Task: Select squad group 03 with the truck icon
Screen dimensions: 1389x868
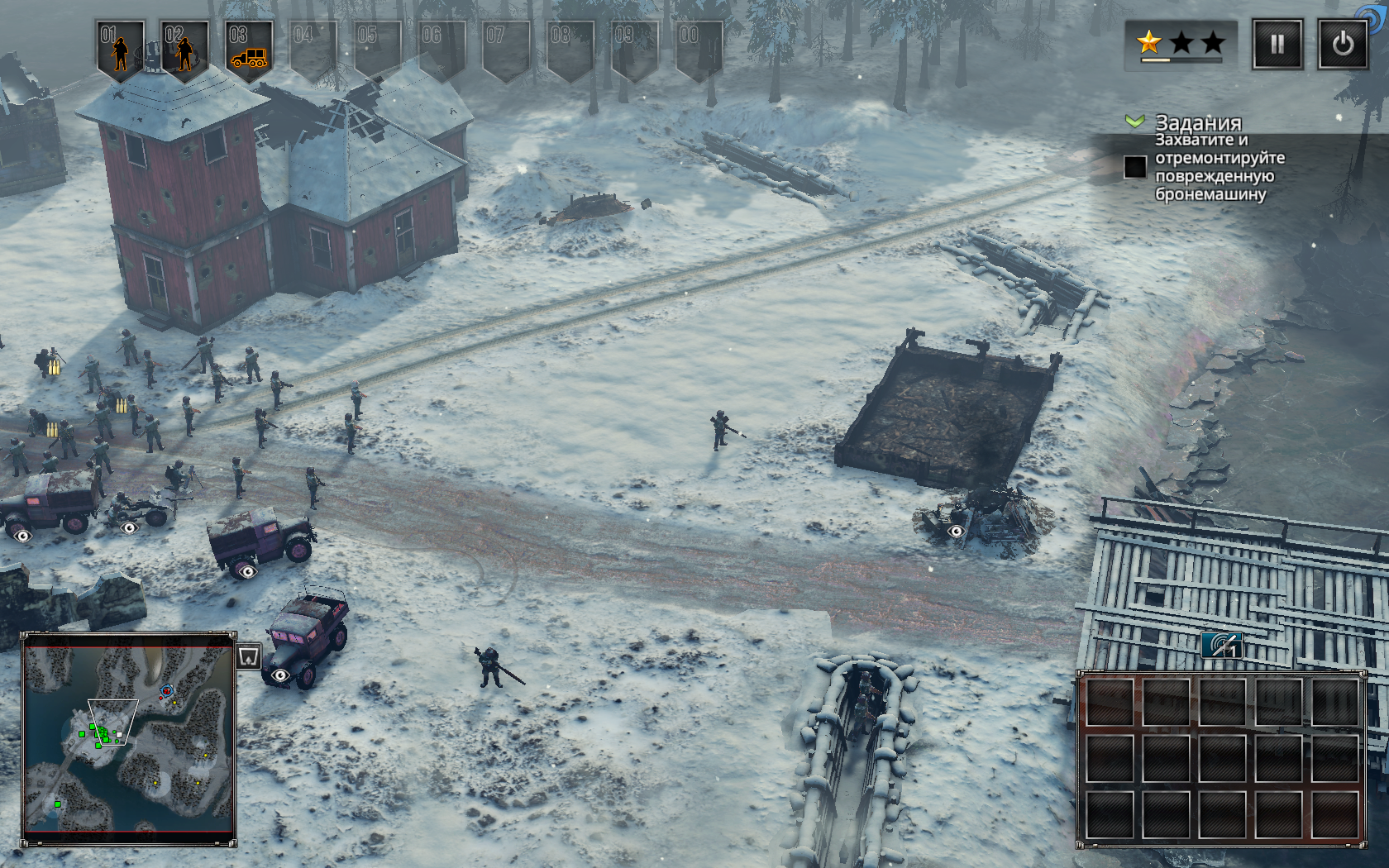Action: 249,50
